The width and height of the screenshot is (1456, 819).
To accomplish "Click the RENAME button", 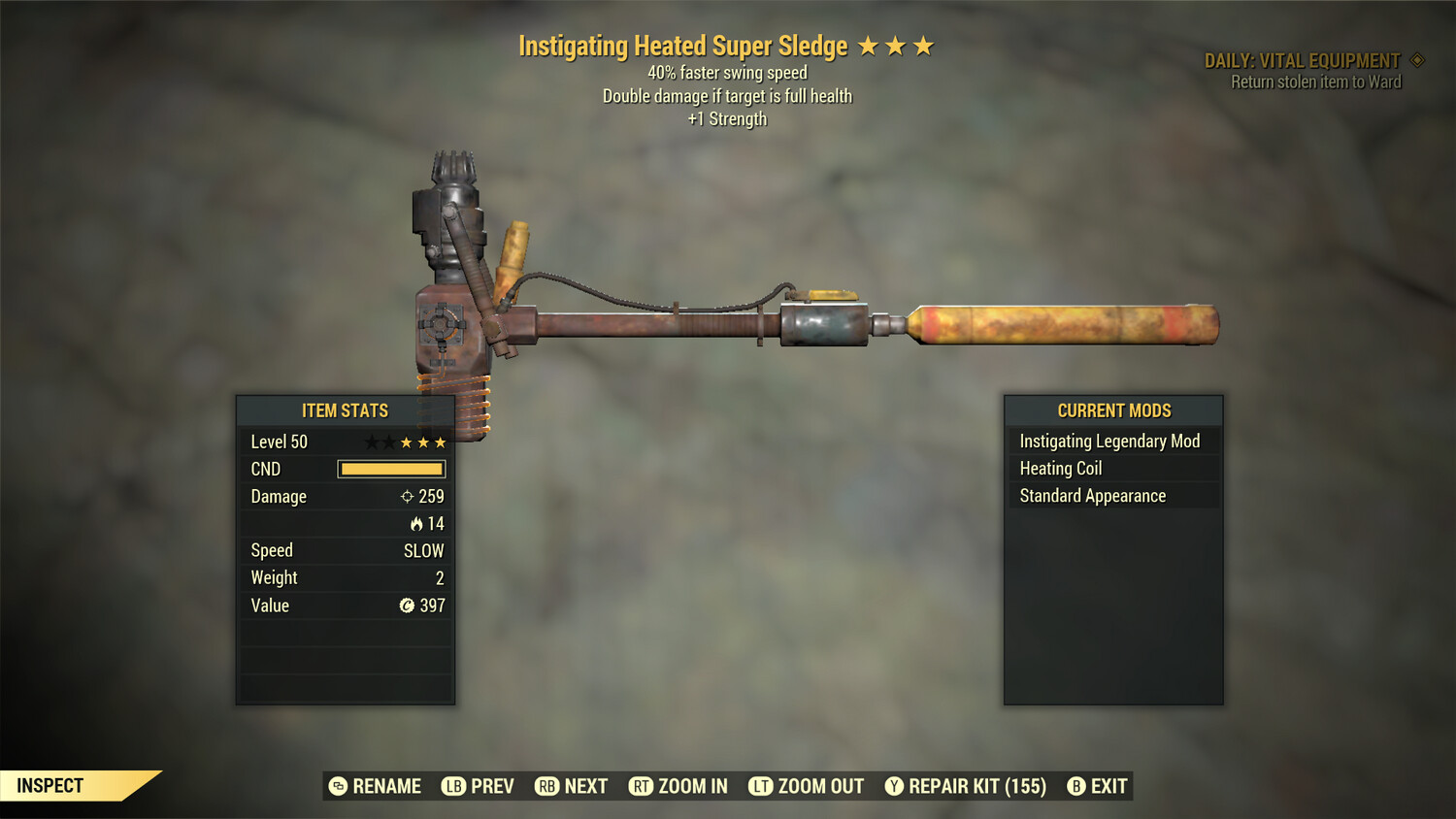I will [378, 786].
